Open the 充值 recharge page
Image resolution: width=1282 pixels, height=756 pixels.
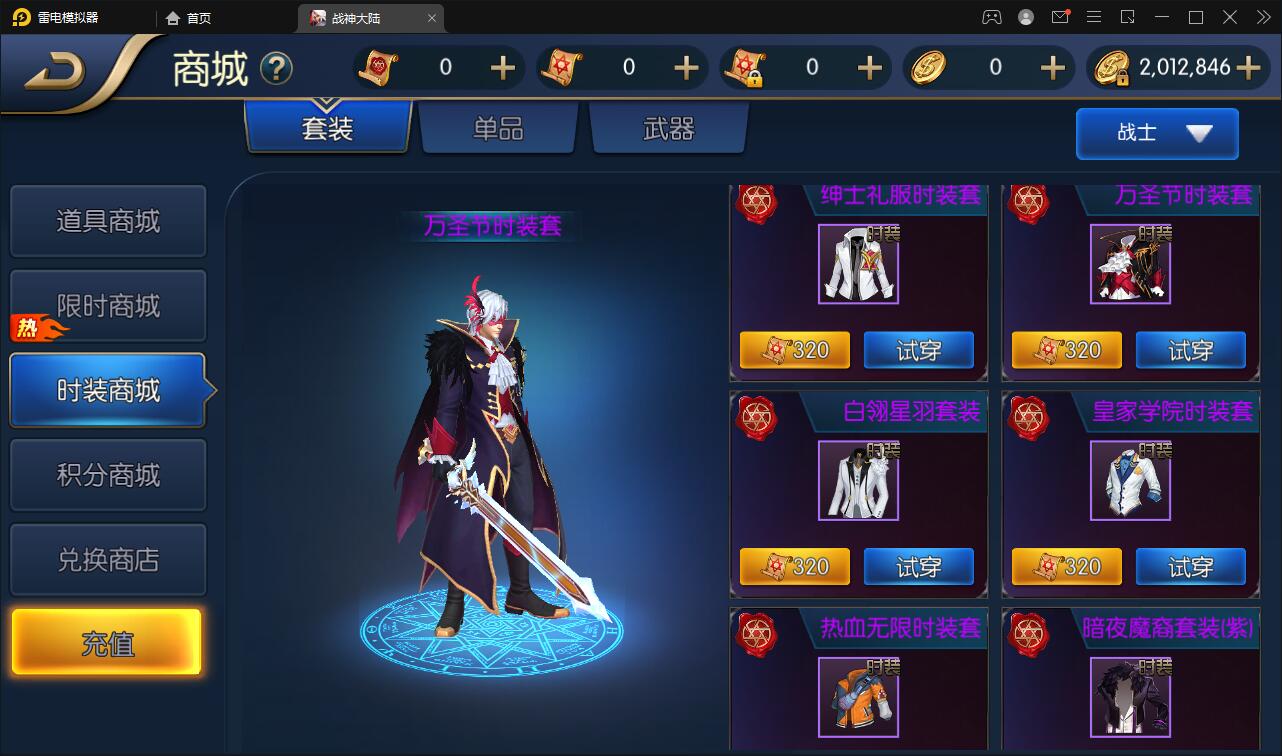[x=107, y=641]
